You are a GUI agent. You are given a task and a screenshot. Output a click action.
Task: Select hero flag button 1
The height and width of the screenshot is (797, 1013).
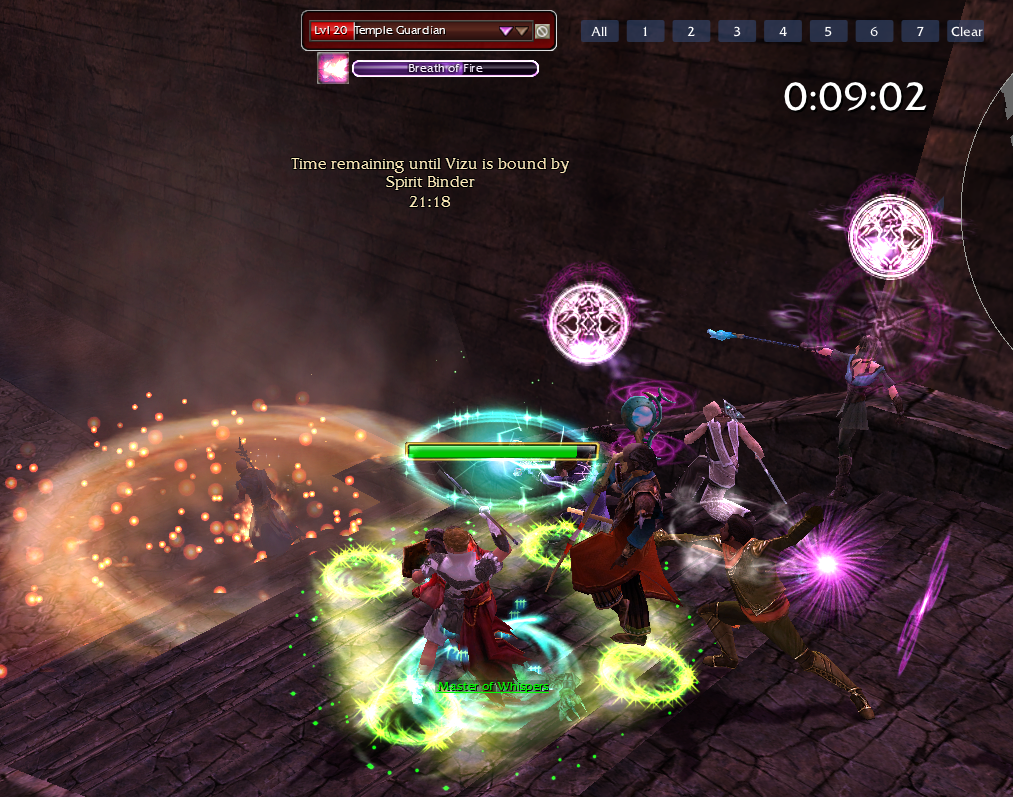coord(645,31)
